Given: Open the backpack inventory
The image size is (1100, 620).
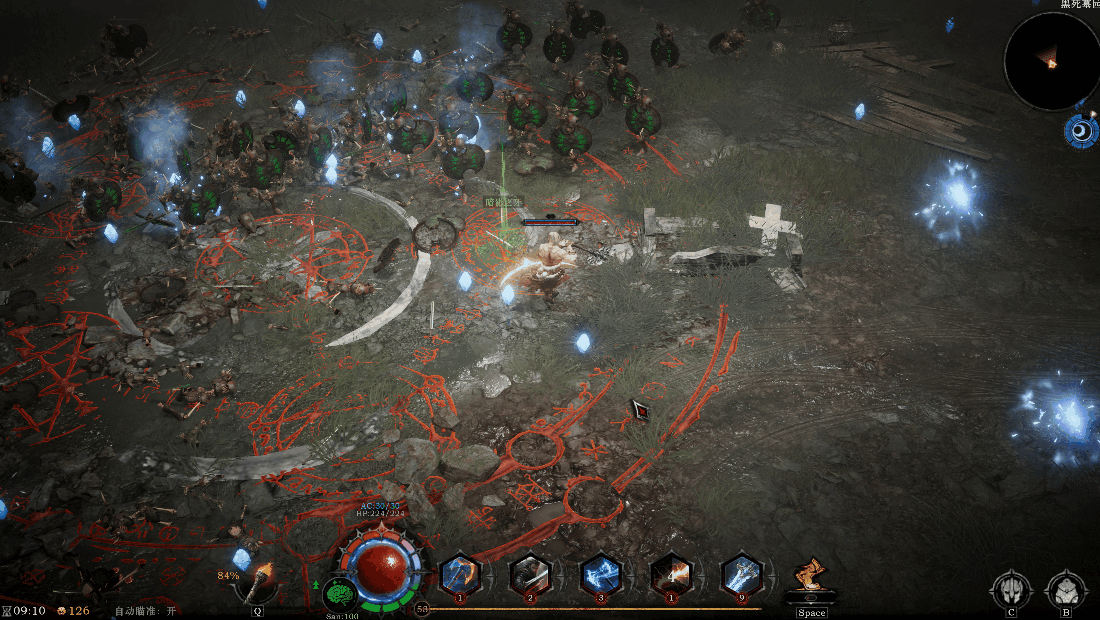Looking at the screenshot, I should click(1066, 589).
